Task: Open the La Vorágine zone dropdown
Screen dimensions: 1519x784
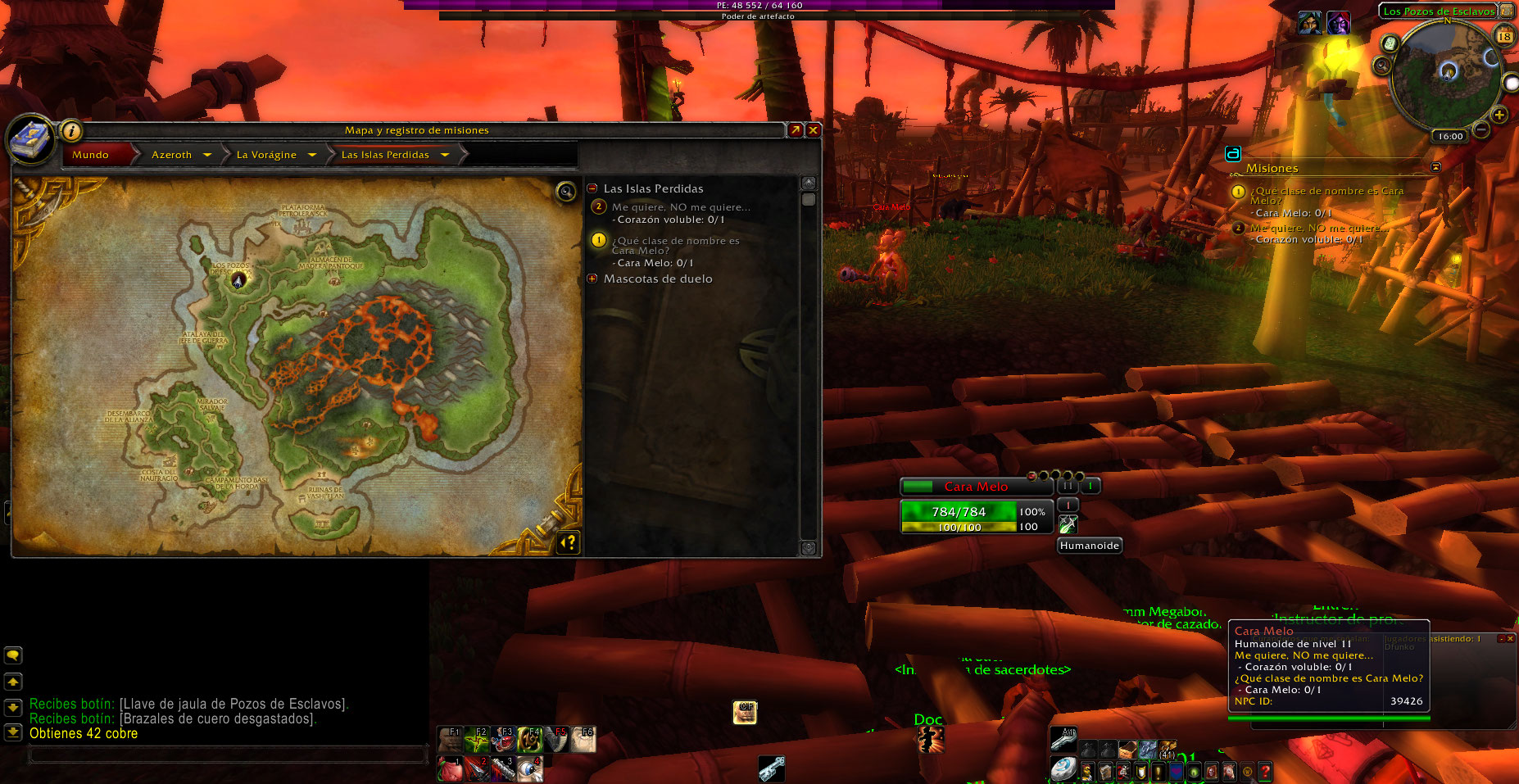Action: pyautogui.click(x=312, y=155)
